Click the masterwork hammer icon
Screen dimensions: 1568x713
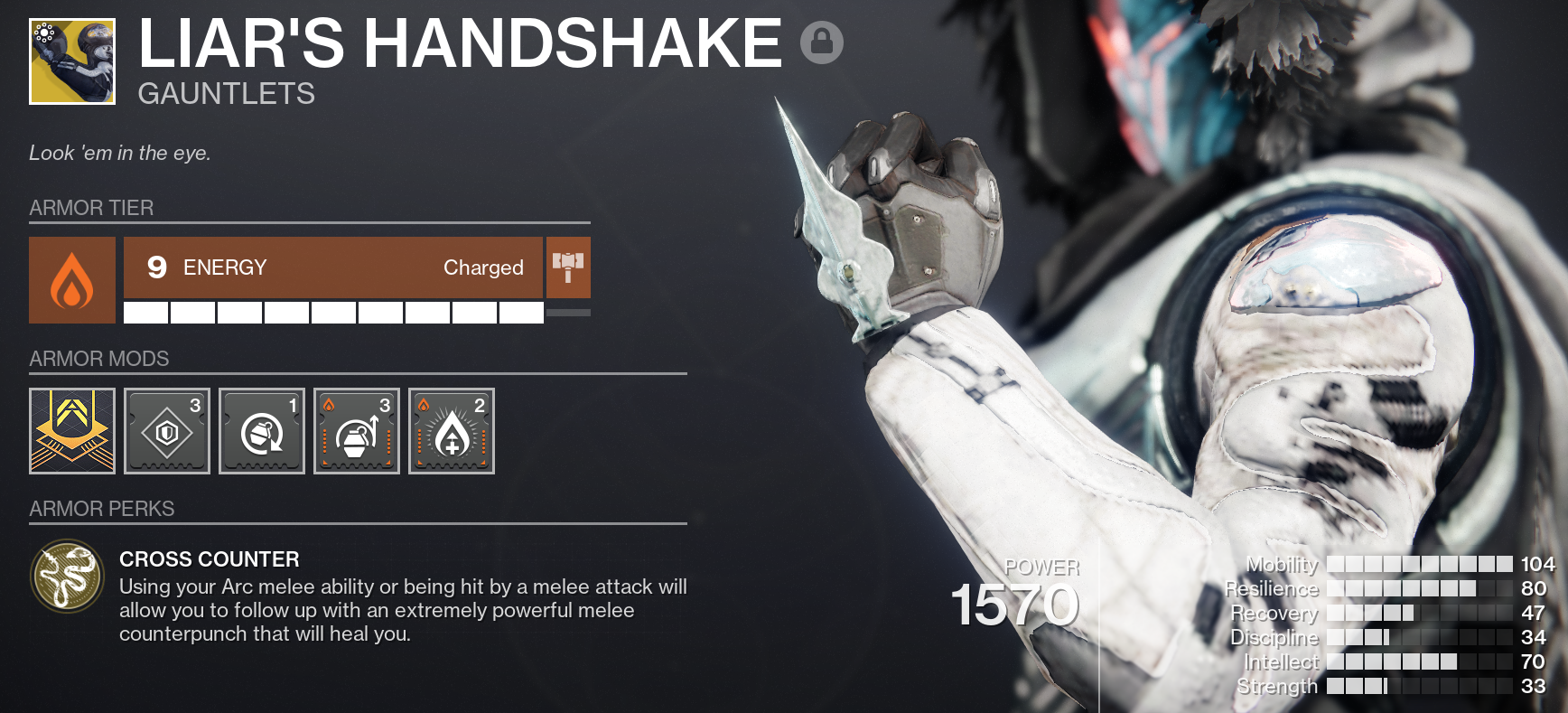tap(568, 267)
